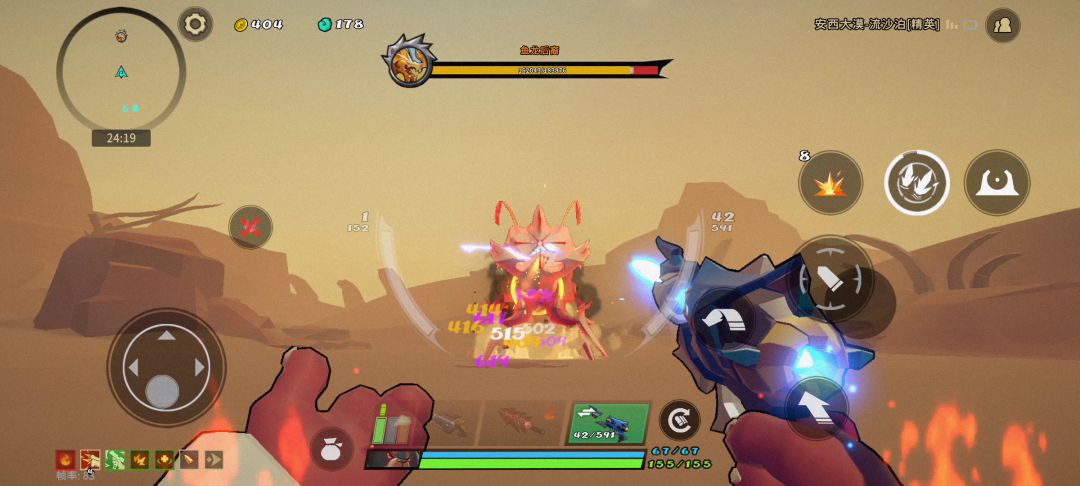
Task: Inspect the red flame buff icon
Action: (65, 460)
